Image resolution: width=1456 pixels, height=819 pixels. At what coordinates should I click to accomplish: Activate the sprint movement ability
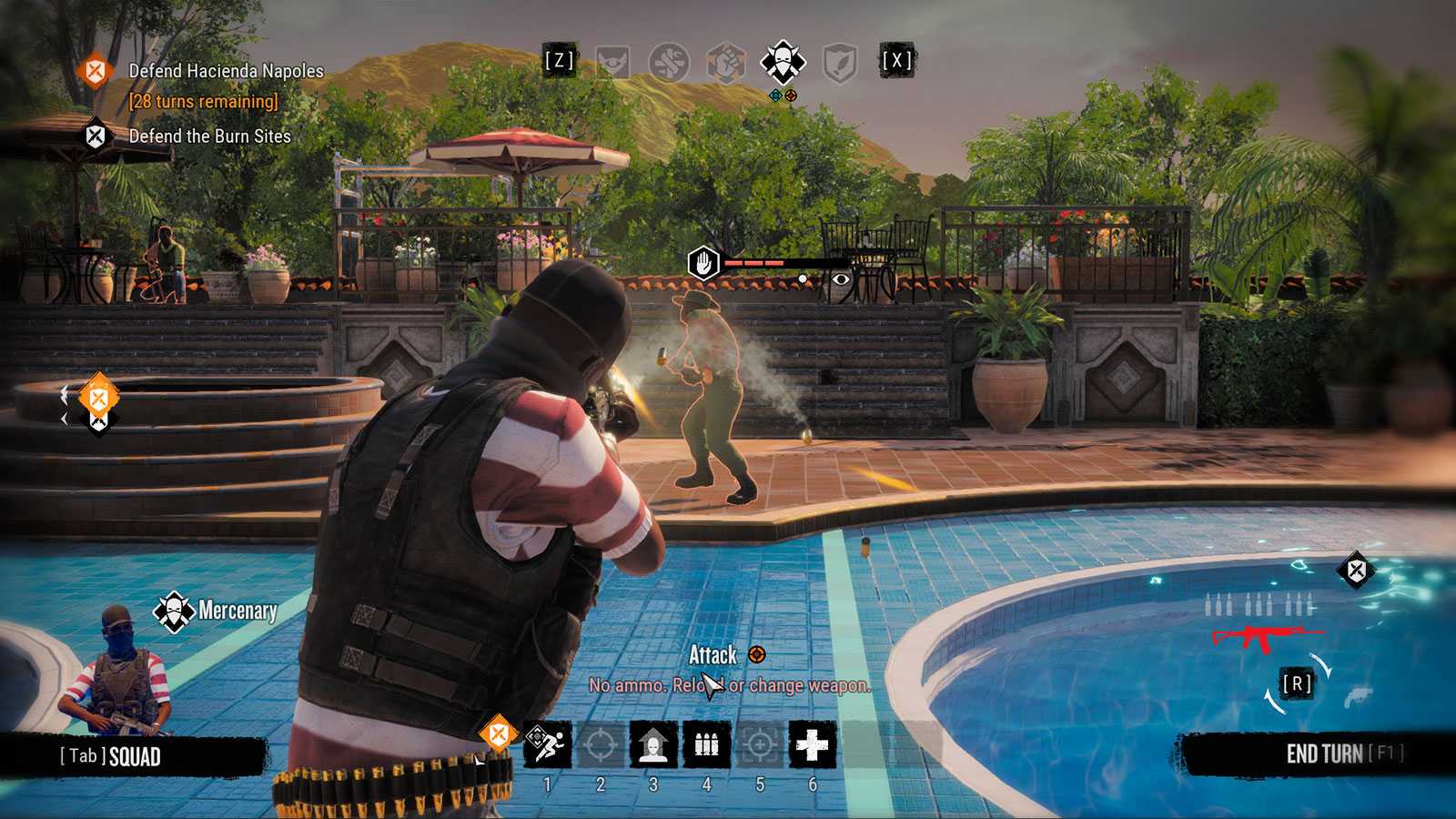tap(547, 744)
